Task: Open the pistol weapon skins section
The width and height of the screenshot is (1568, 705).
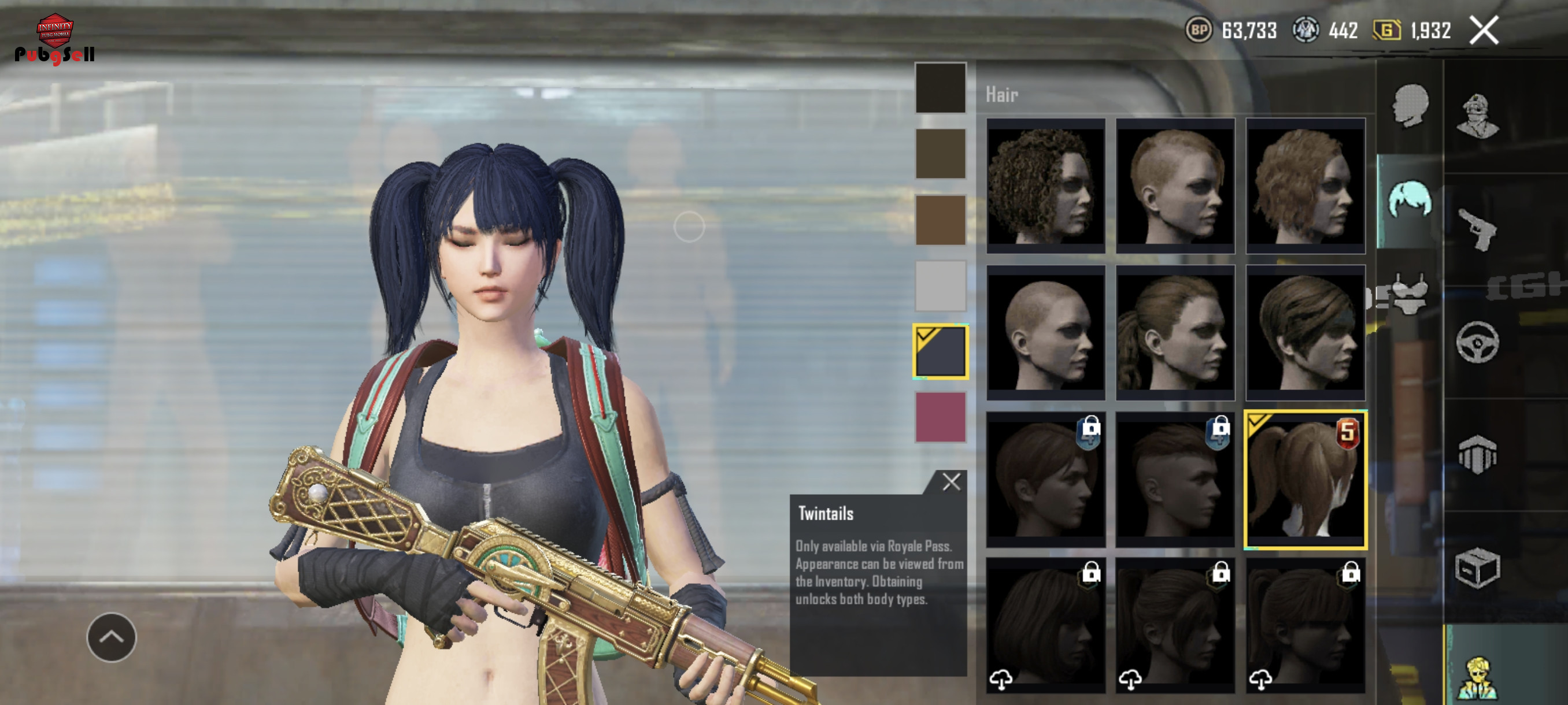Action: click(x=1477, y=229)
